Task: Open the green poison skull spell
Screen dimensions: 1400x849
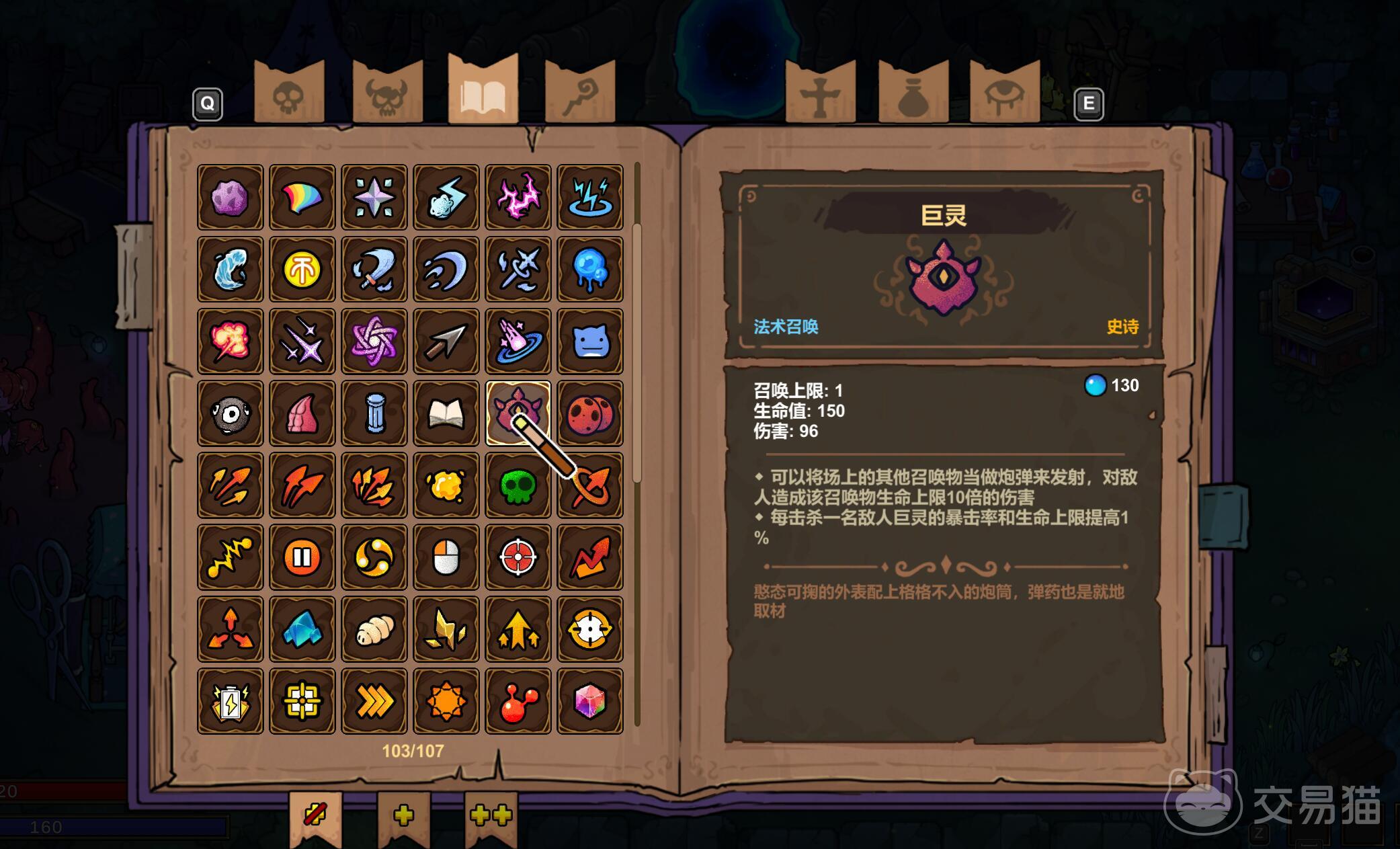Action: tap(518, 485)
